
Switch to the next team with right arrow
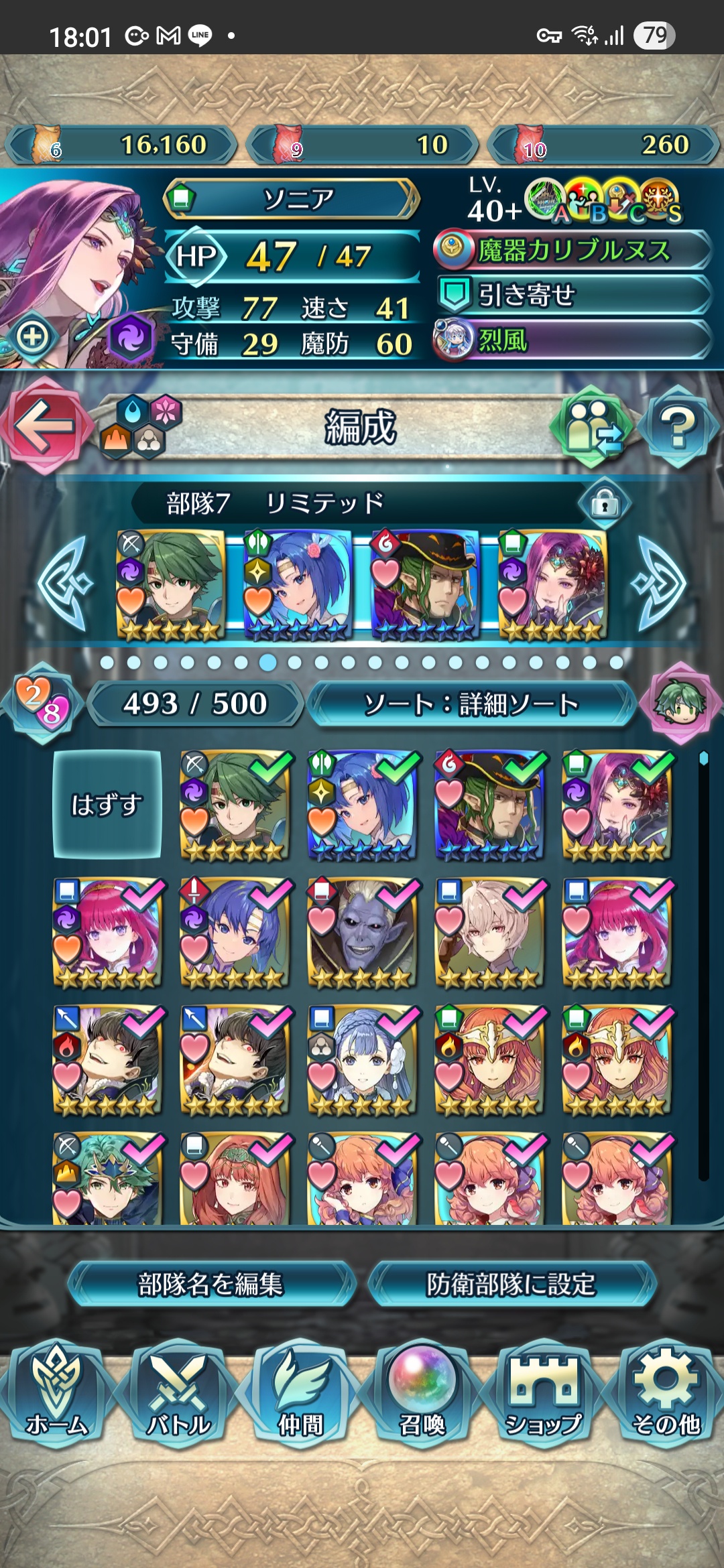[x=660, y=583]
